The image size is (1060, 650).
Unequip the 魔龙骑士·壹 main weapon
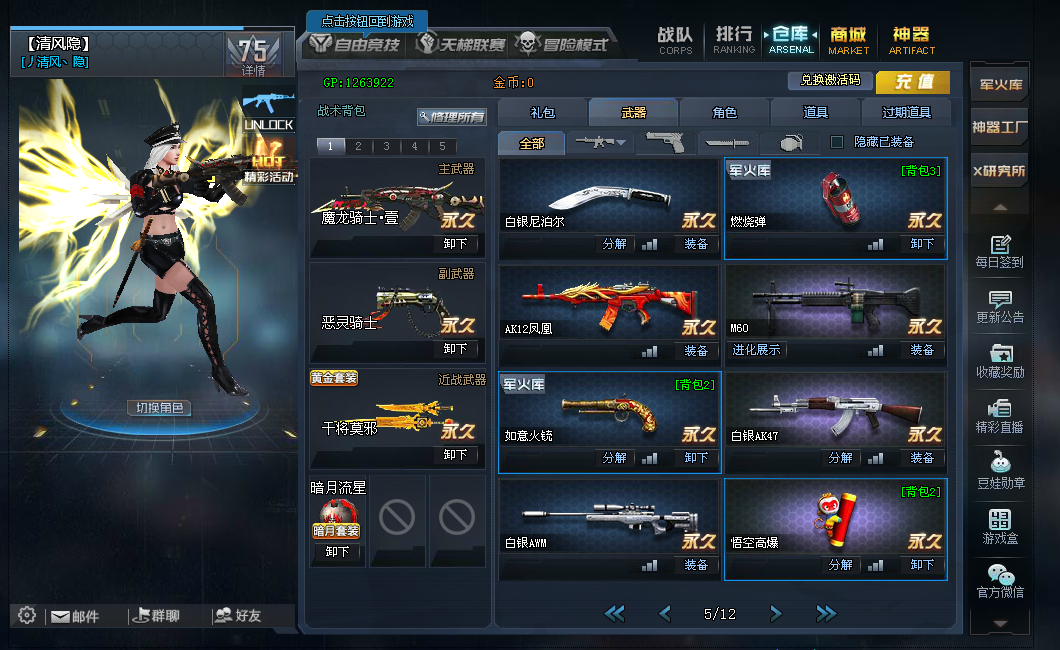tap(455, 243)
